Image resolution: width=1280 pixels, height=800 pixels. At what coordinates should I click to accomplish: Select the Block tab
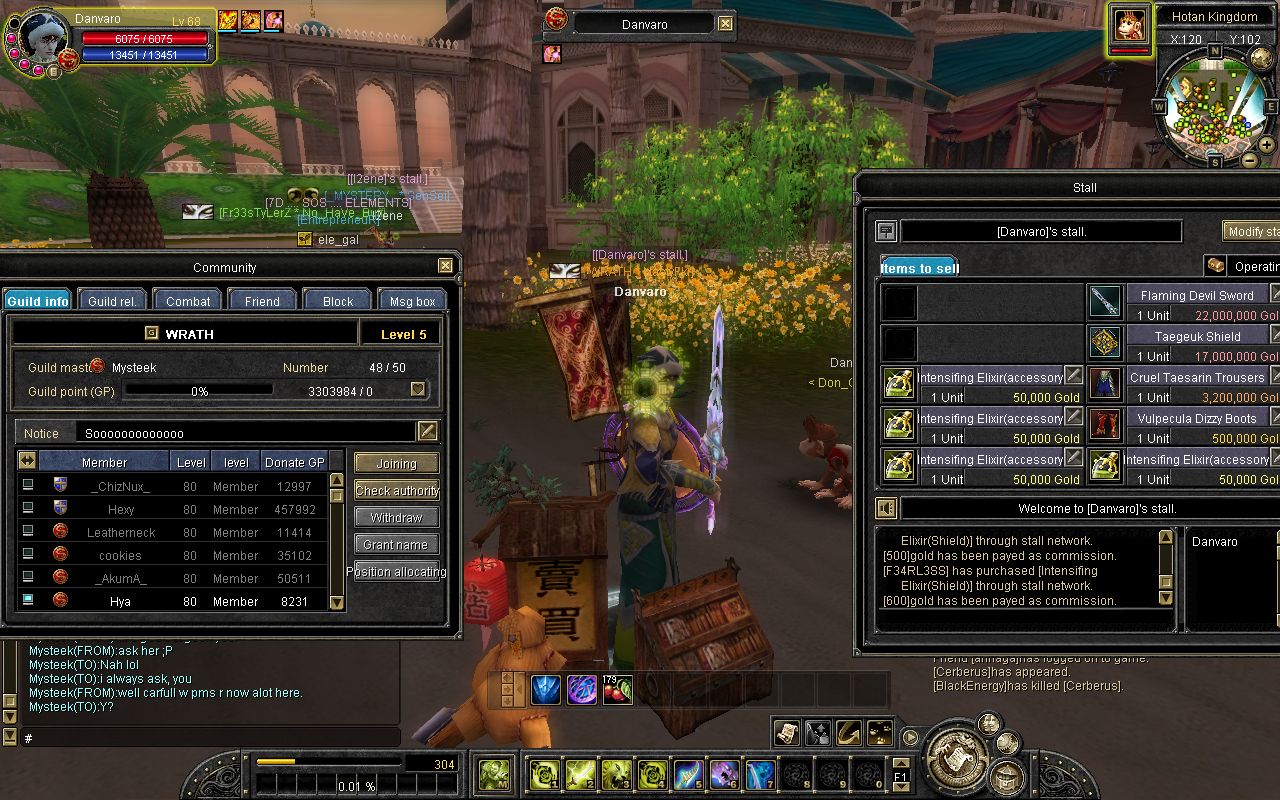point(338,301)
